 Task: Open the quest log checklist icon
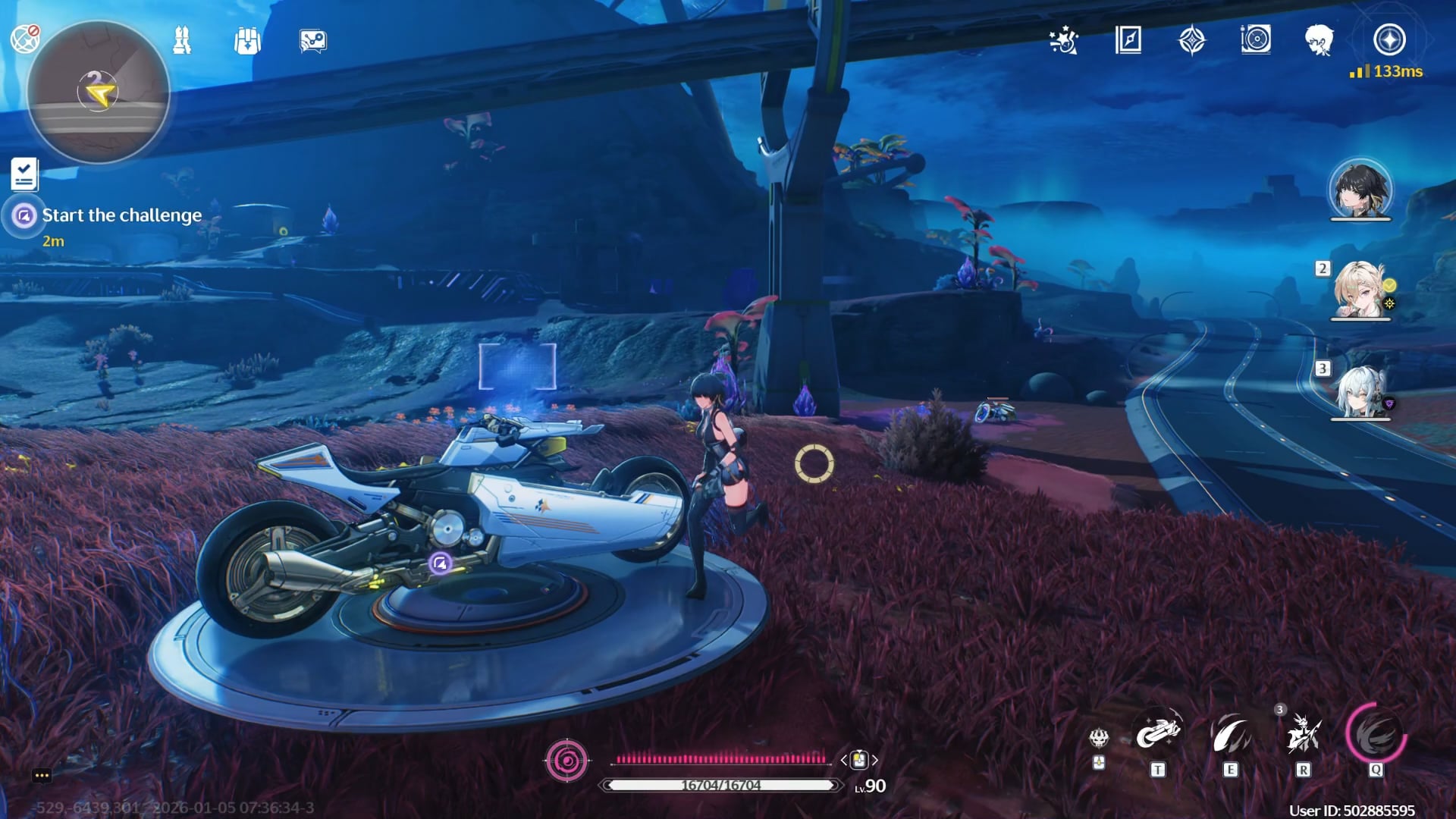(24, 174)
